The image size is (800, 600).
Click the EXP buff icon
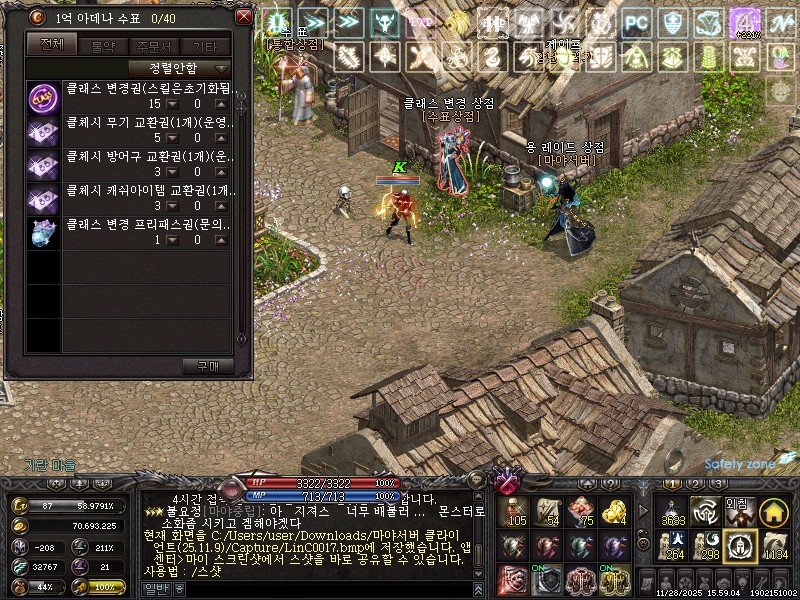point(423,22)
